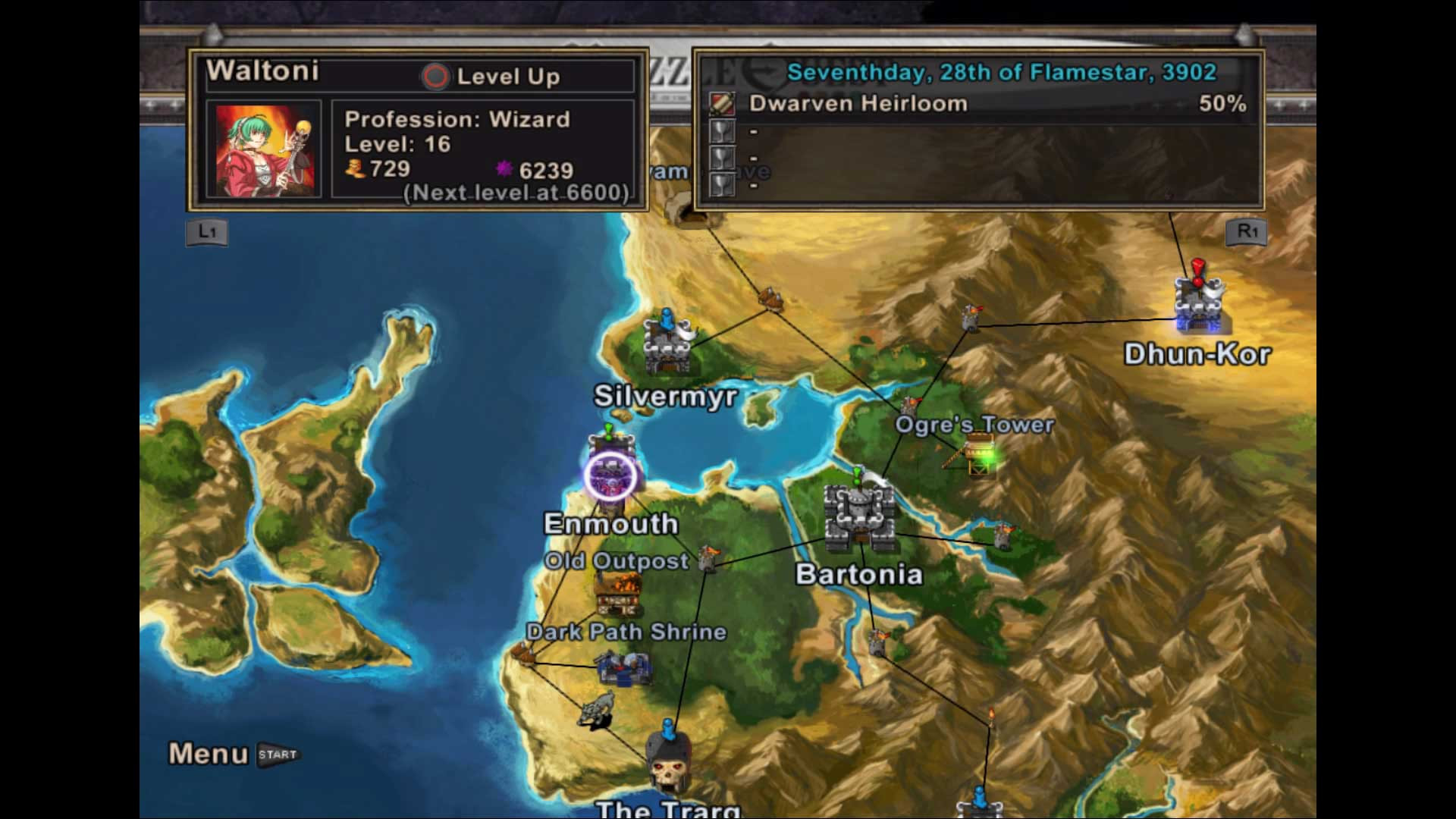Switch pages using the R1 tab

(1247, 232)
